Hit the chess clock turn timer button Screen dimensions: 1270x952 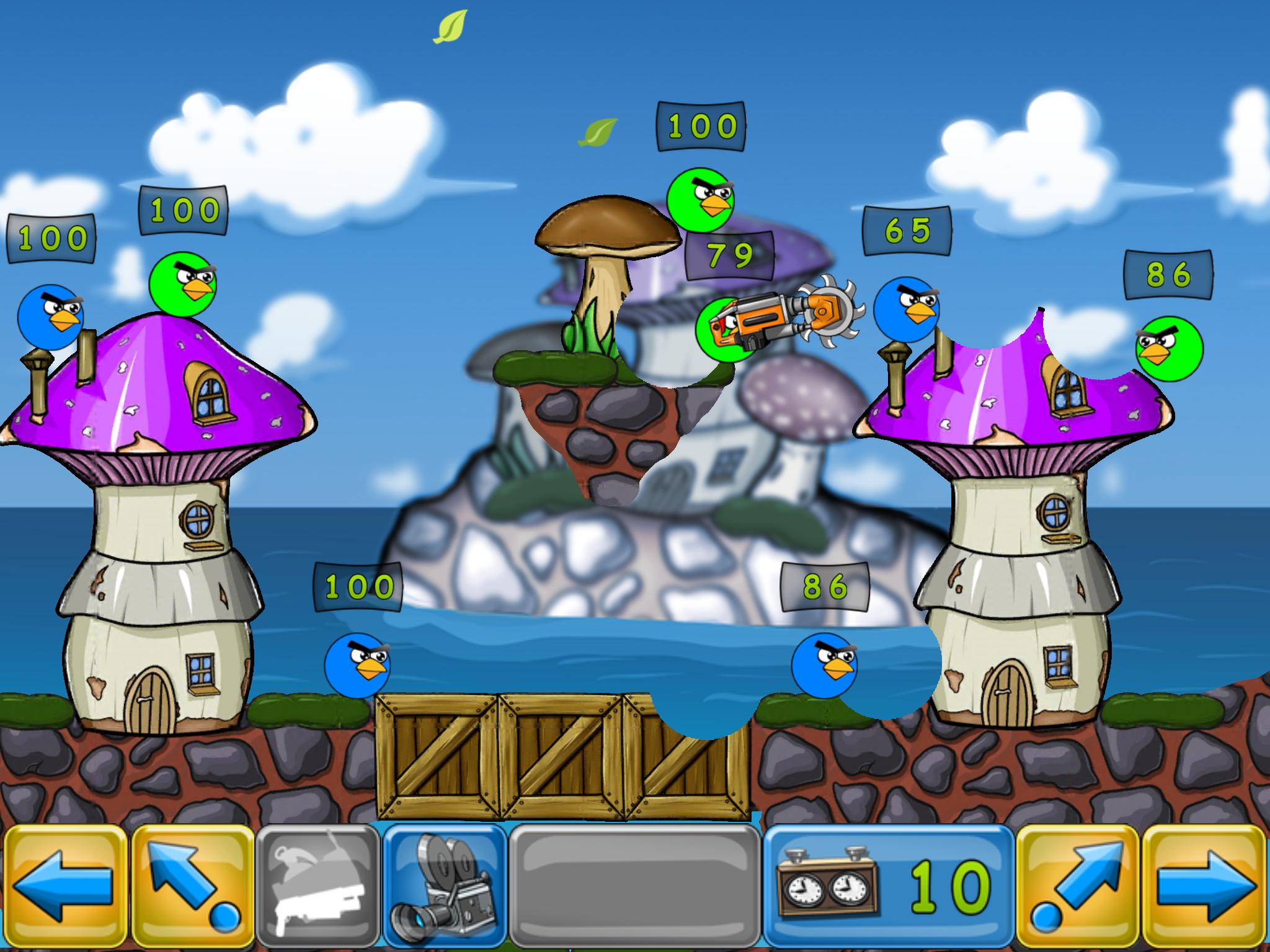click(888, 888)
